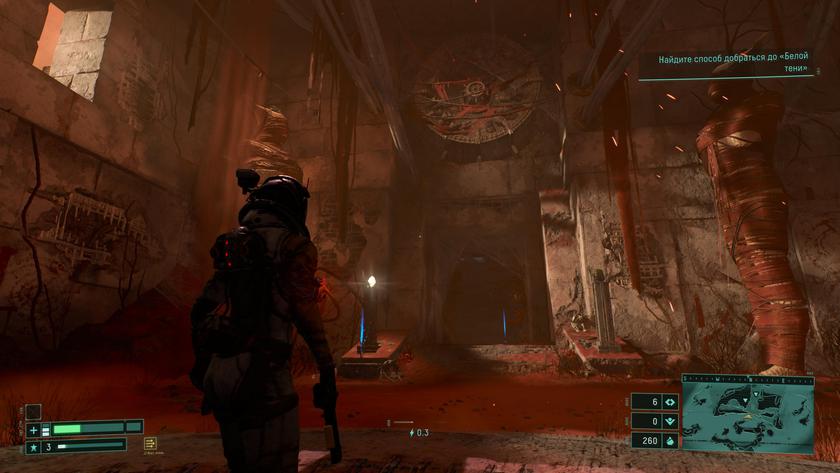Click the diamond-shaped resource icon showing 6
Viewport: 840px width, 473px height.
tap(669, 402)
